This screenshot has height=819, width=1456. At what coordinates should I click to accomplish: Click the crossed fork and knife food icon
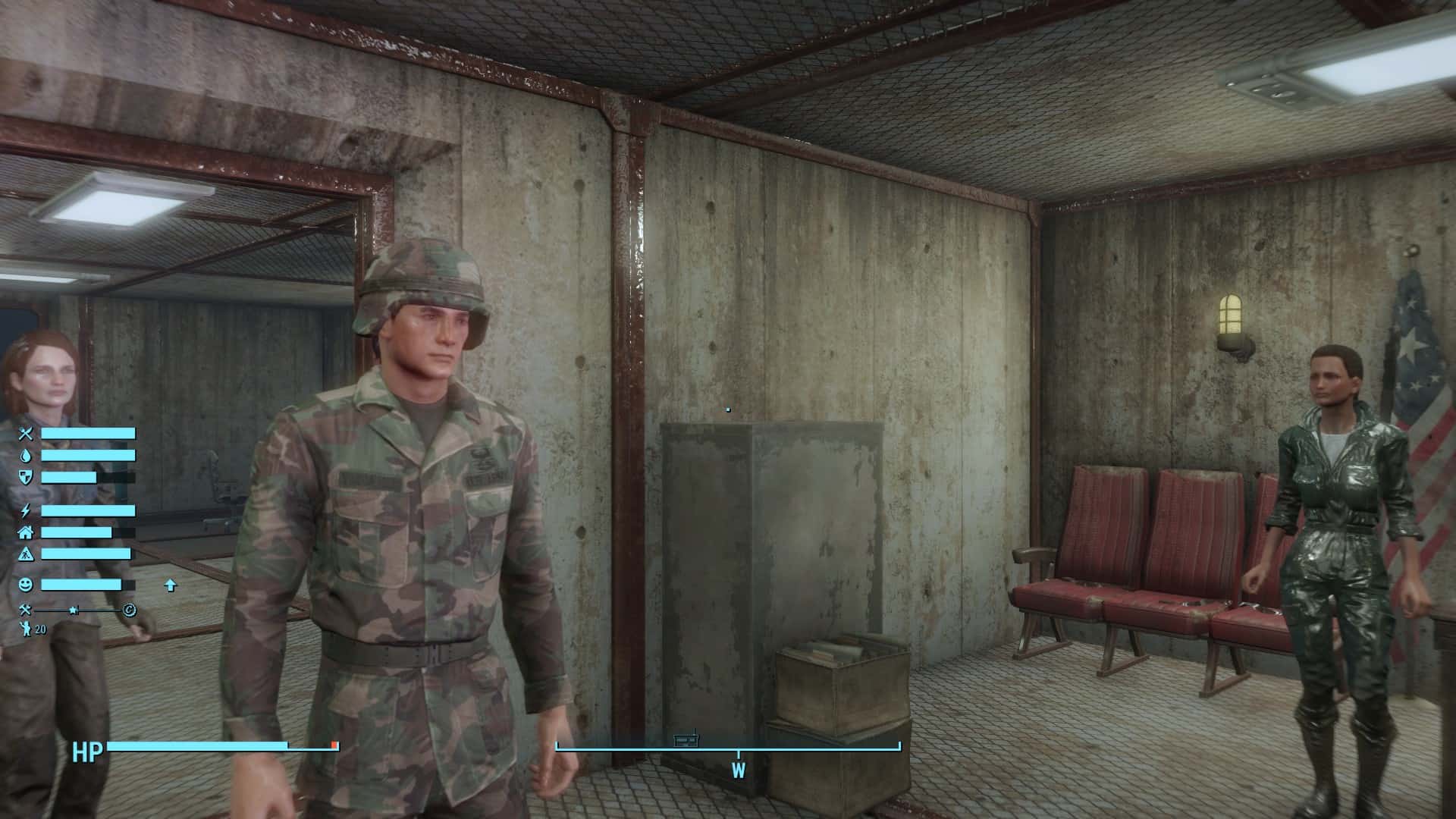click(26, 434)
